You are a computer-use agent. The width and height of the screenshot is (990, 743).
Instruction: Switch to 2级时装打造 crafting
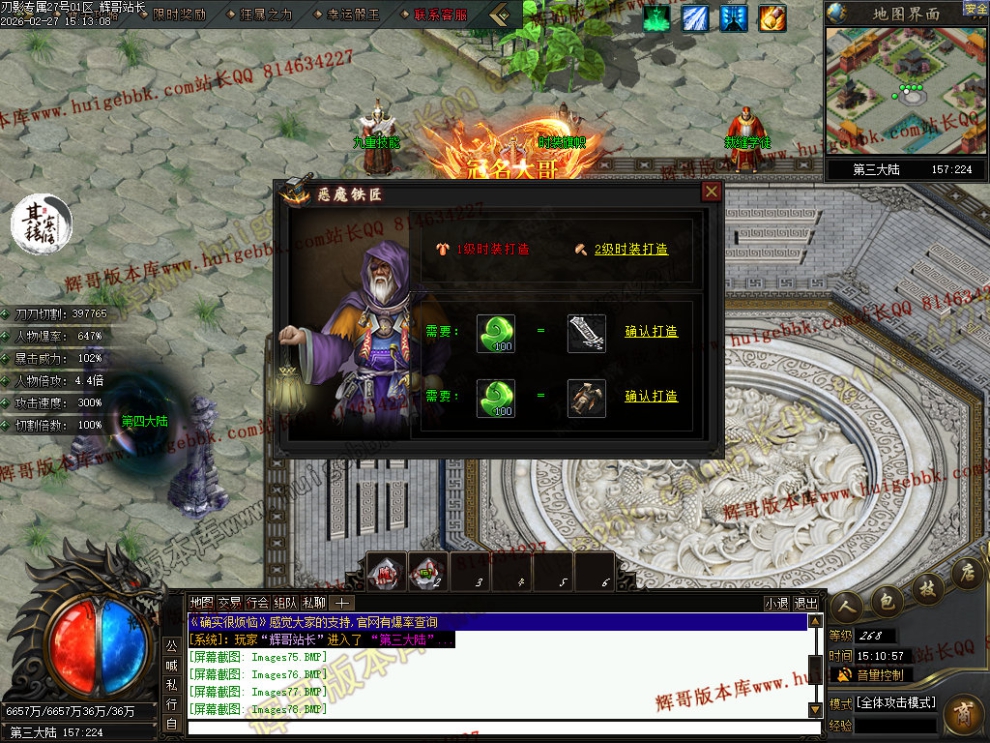point(630,249)
